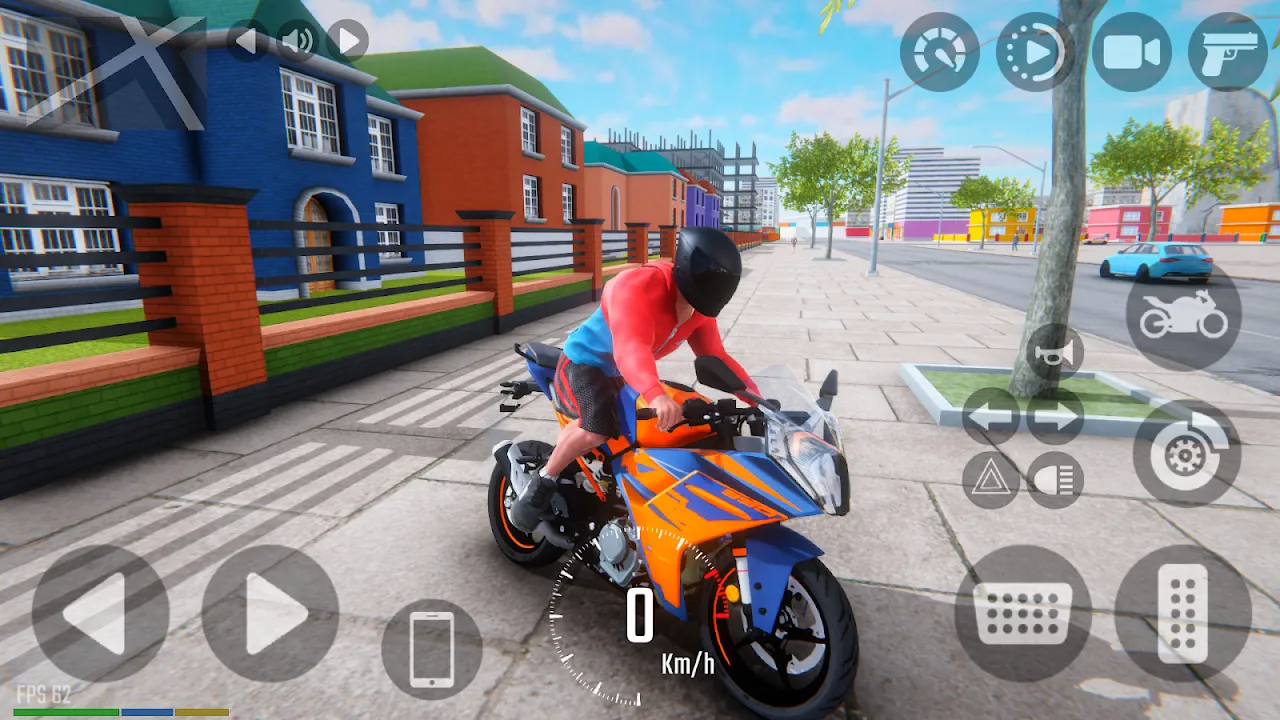
Task: Tap the circular play replay icon
Action: [x=1036, y=52]
